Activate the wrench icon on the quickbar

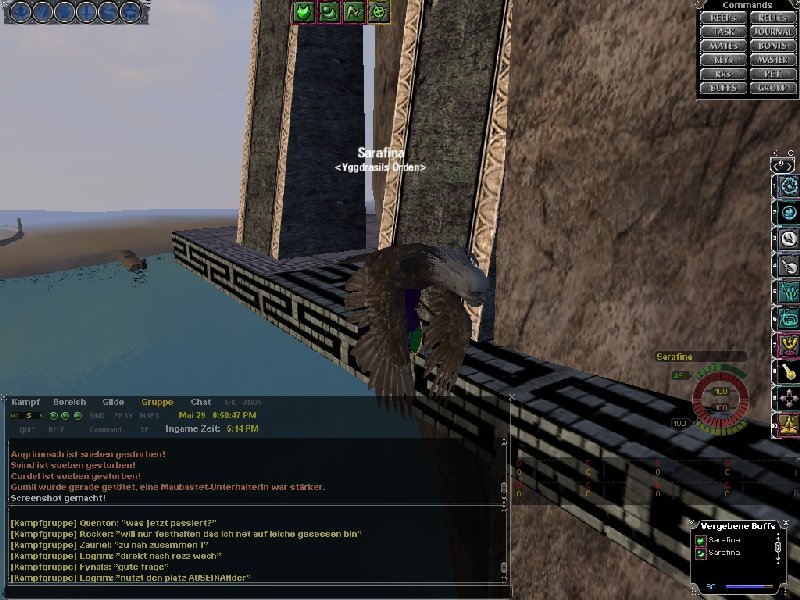pos(787,239)
